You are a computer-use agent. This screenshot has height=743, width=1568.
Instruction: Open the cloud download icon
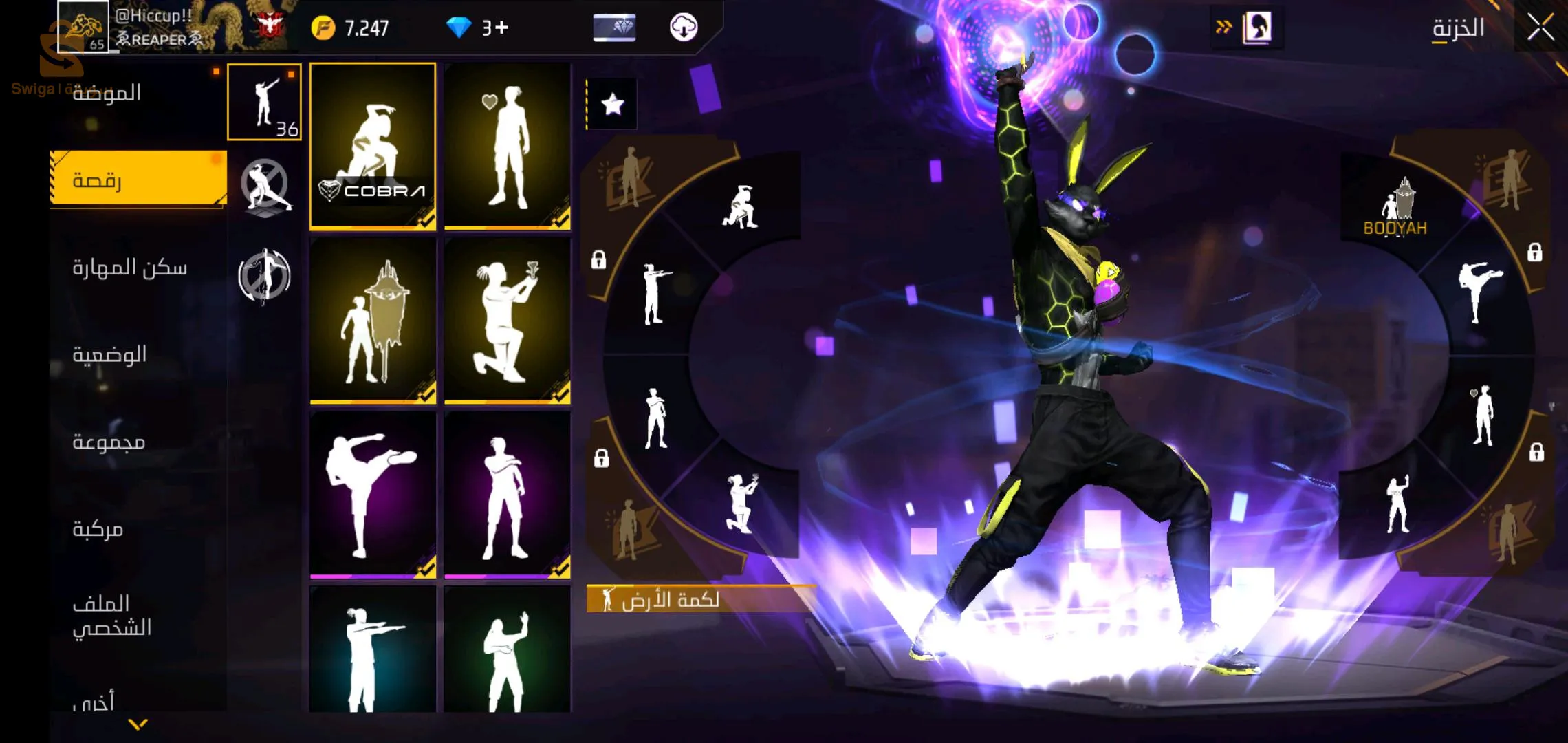coord(684,28)
